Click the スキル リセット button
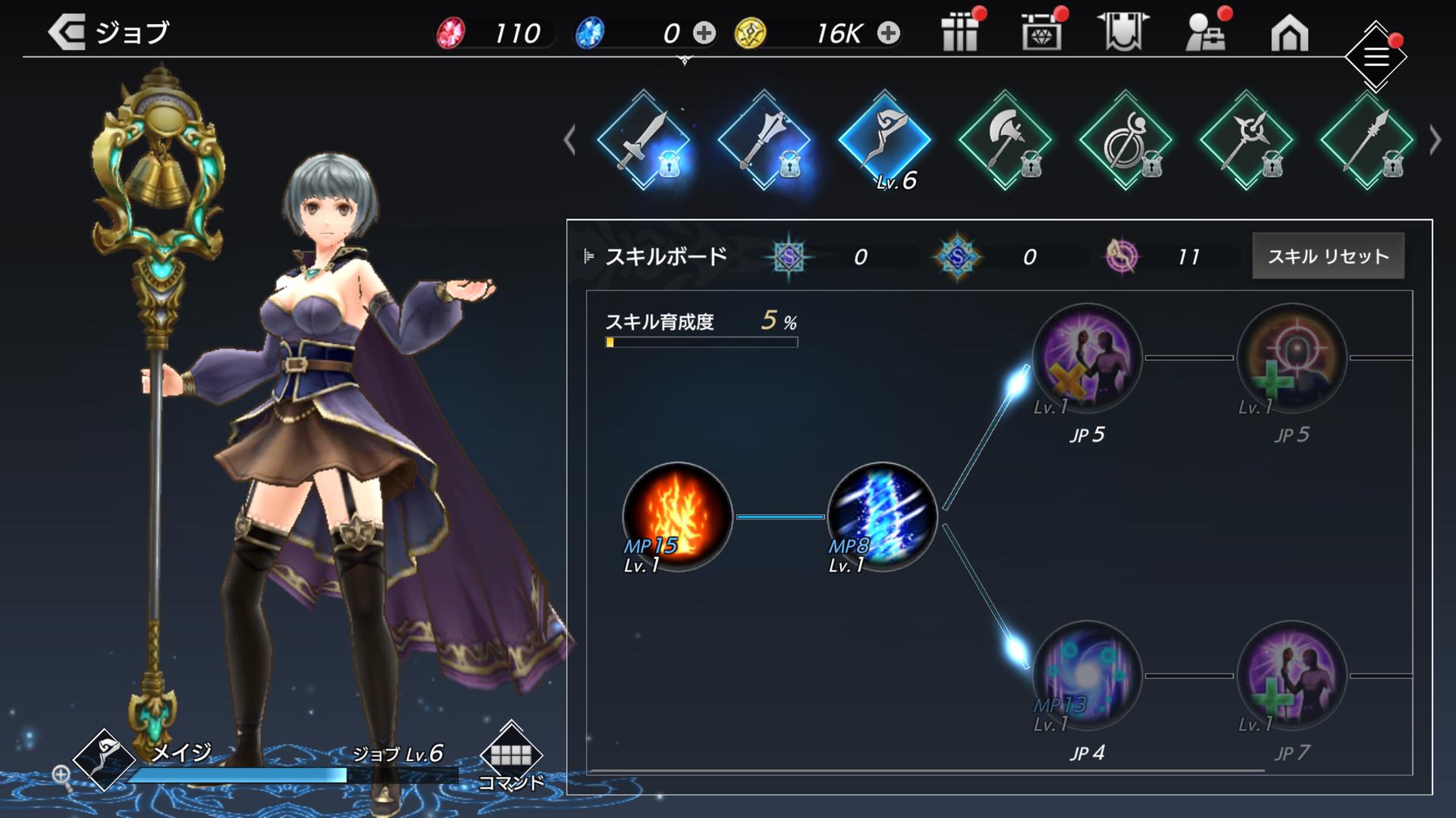This screenshot has width=1456, height=818. (x=1328, y=256)
